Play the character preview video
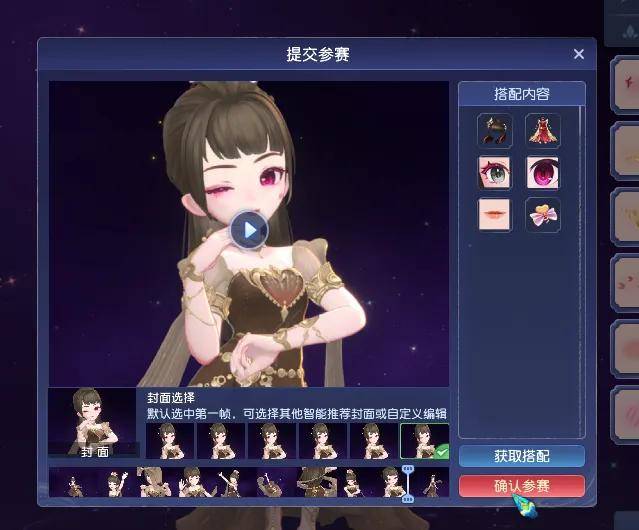Screen dimensions: 639x530 pos(249,230)
